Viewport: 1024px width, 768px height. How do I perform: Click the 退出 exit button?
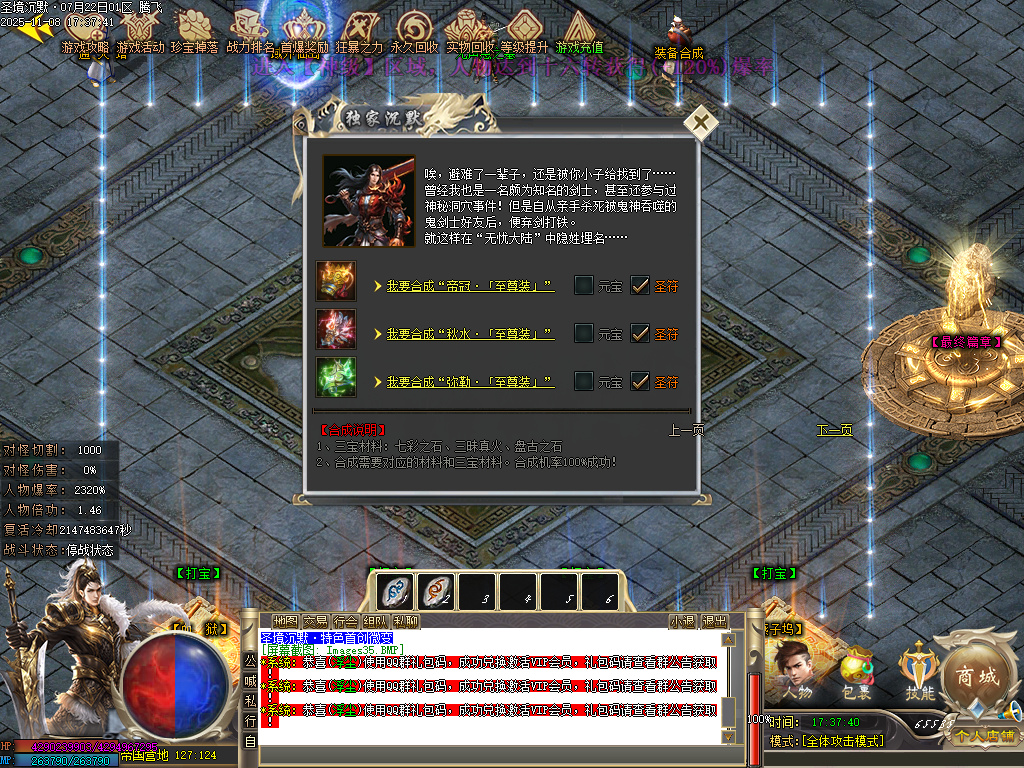tap(714, 621)
